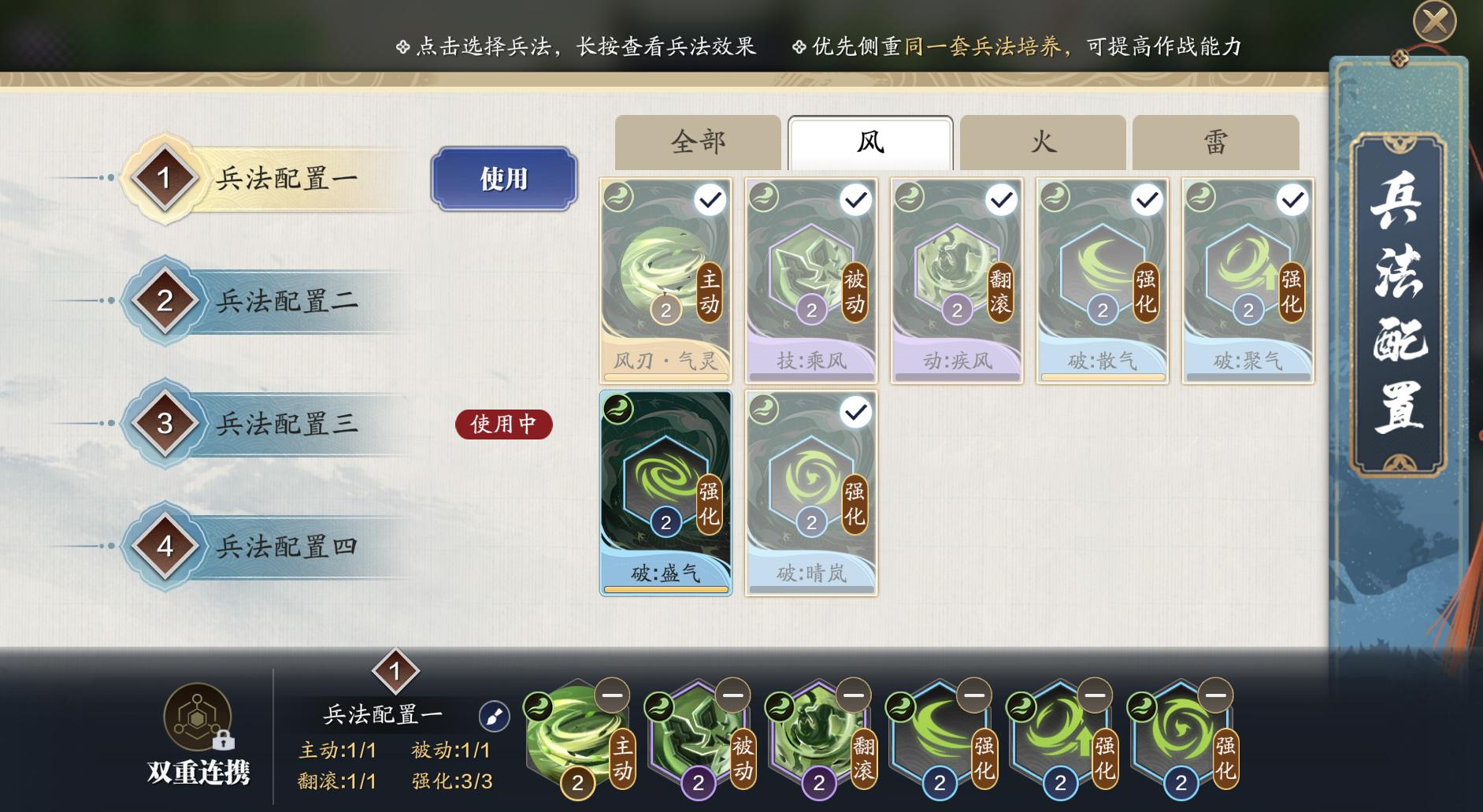The image size is (1483, 812).
Task: Select the 破:晴岚 card
Action: [811, 494]
